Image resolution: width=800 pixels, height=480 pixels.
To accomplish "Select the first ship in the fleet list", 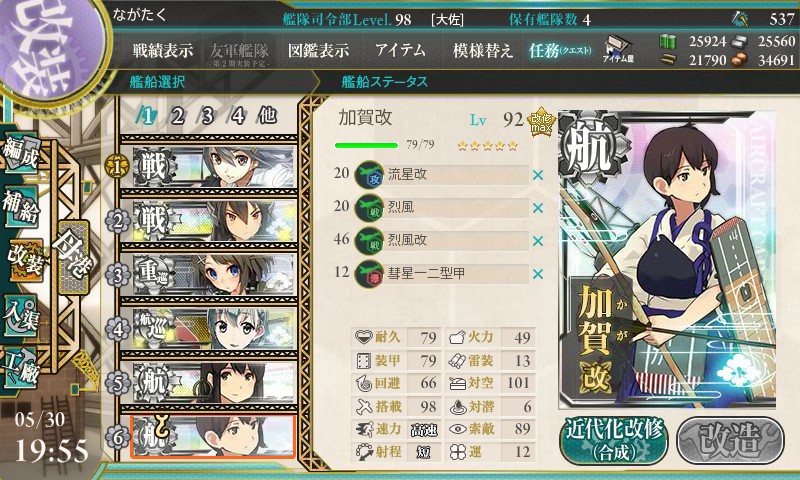I will tap(207, 163).
